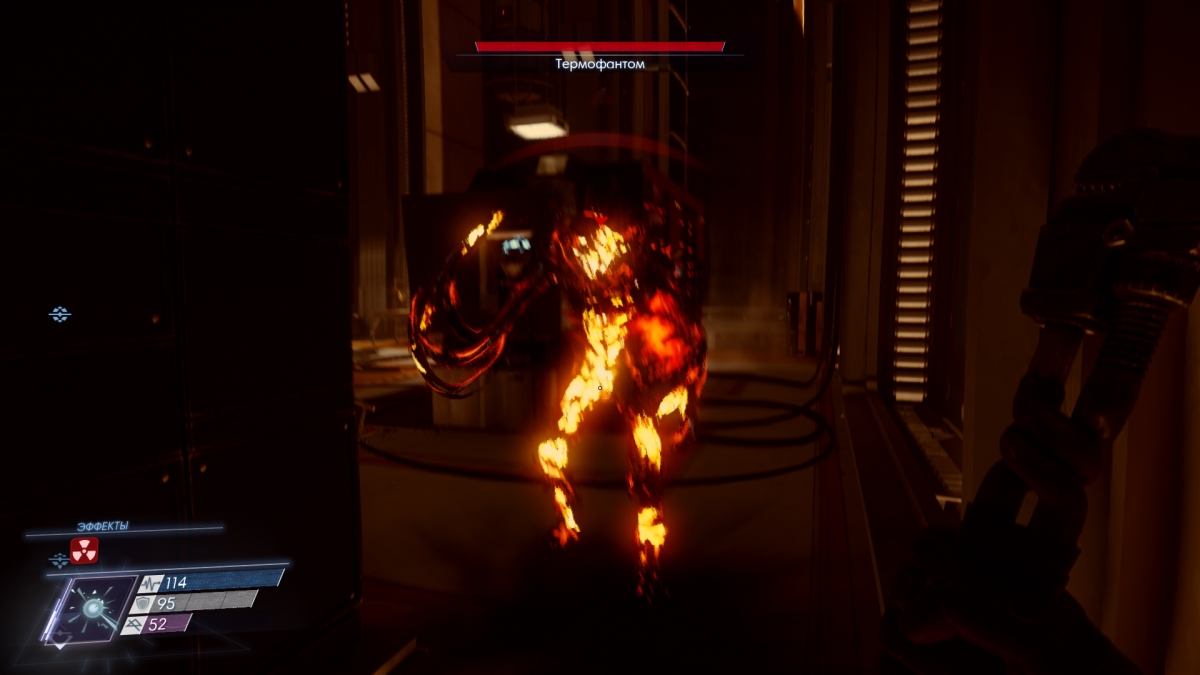The width and height of the screenshot is (1200, 675).
Task: Select the red radiation effect icon
Action: point(84,550)
